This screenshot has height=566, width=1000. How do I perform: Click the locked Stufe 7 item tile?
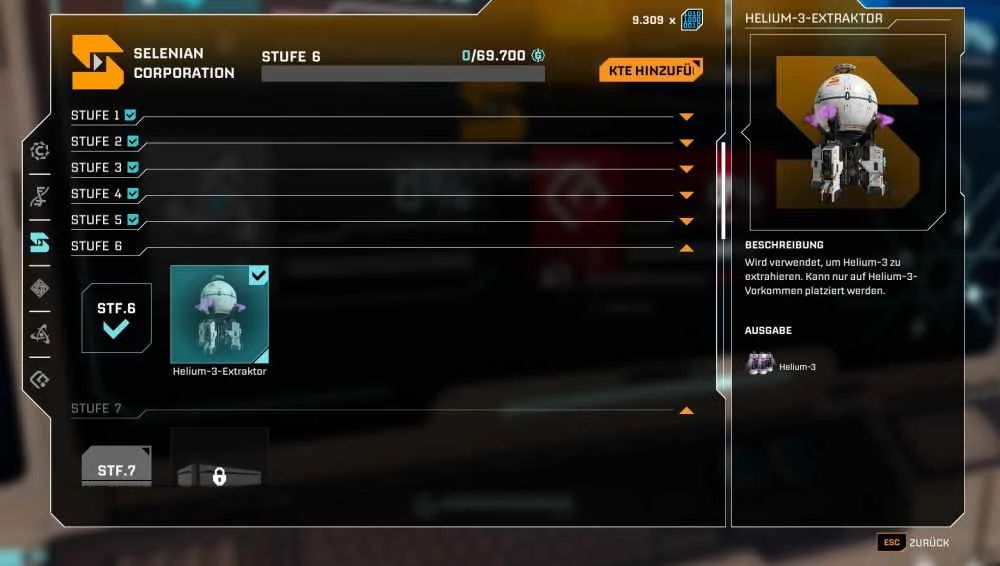pos(219,460)
